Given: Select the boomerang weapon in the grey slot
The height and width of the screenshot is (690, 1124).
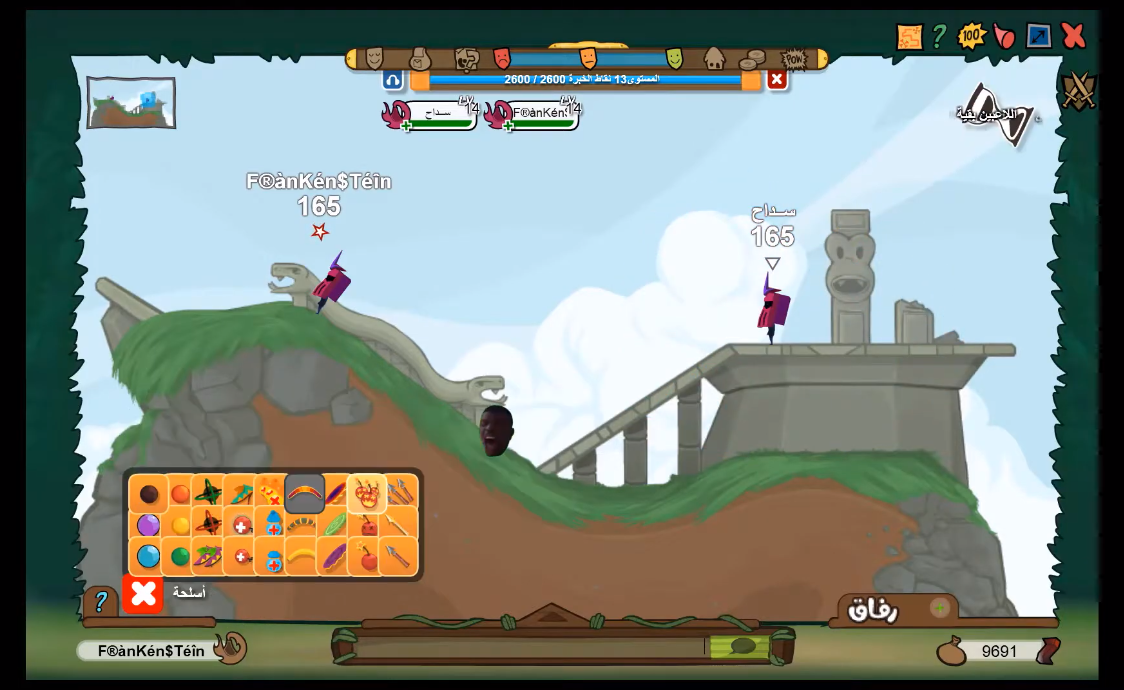Looking at the screenshot, I should tap(304, 493).
